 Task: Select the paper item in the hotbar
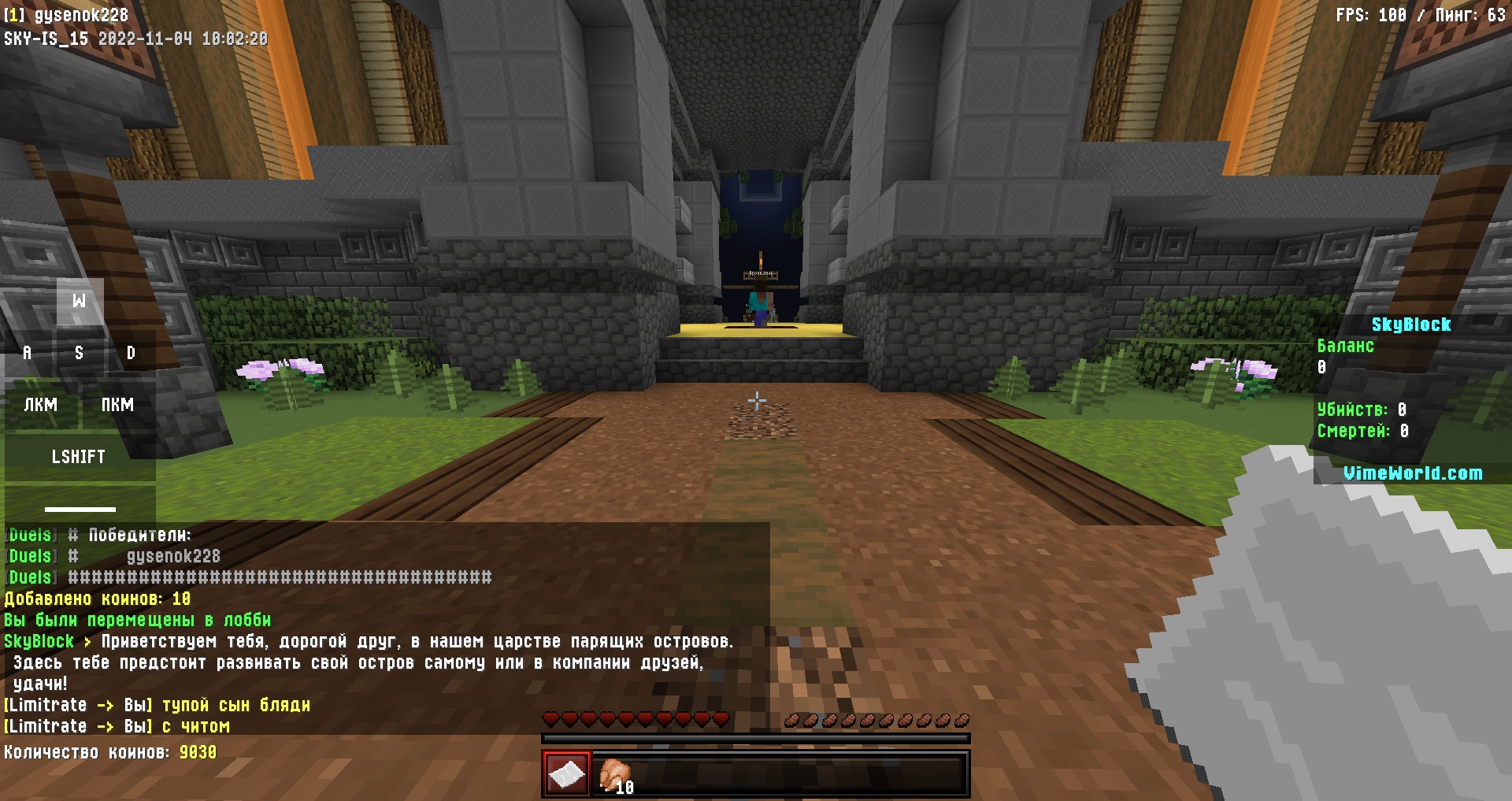click(566, 774)
